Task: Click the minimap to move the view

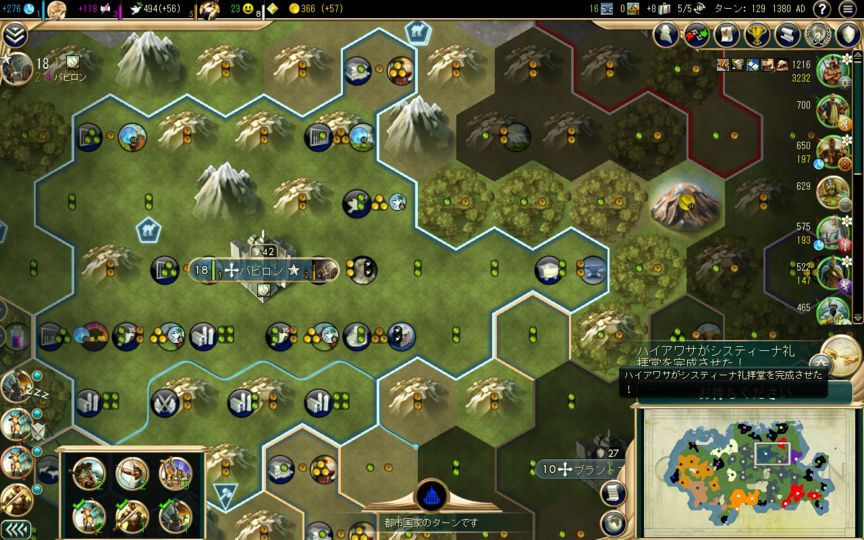Action: pos(740,468)
